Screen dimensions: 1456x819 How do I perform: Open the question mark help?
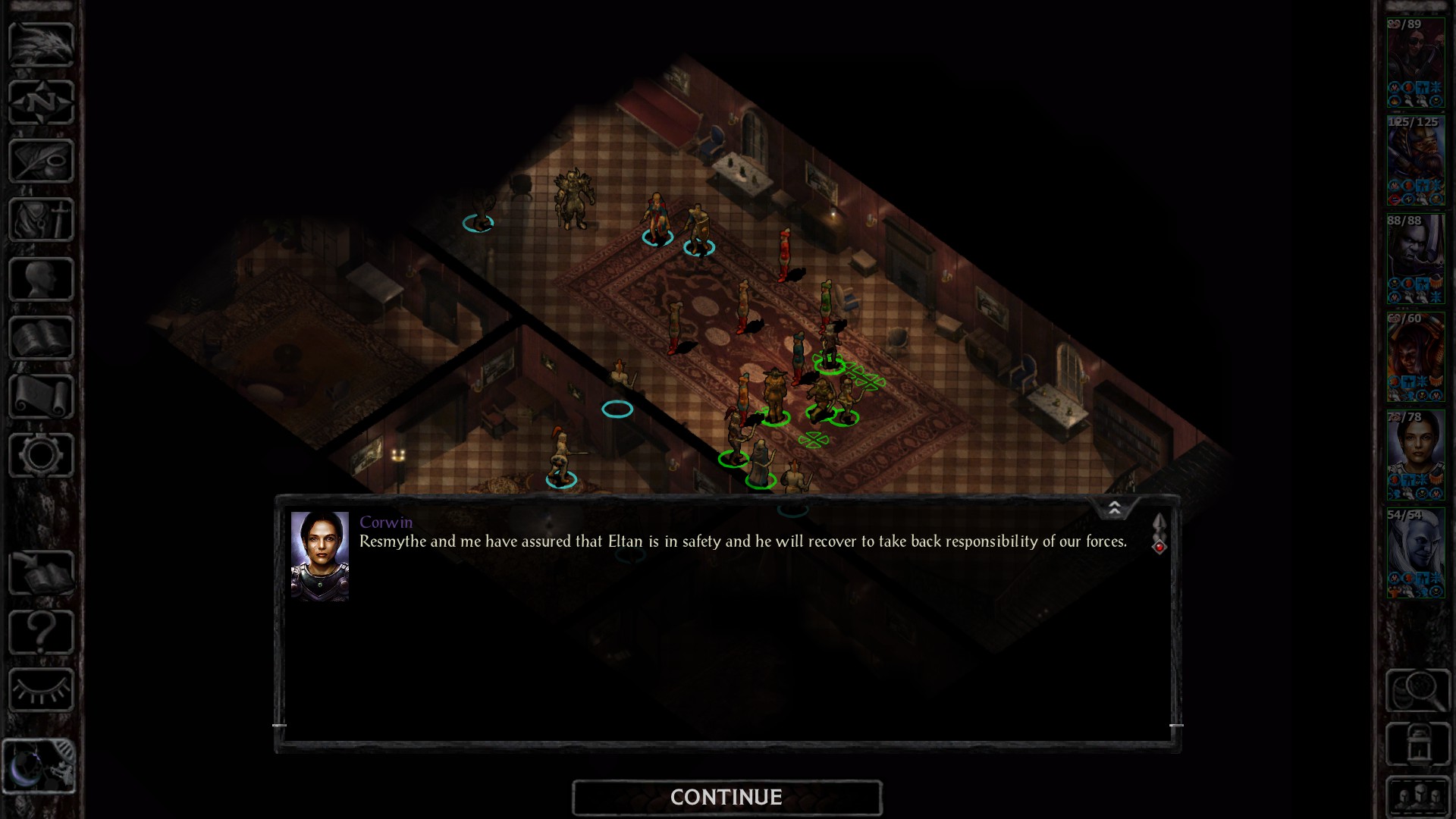click(41, 632)
